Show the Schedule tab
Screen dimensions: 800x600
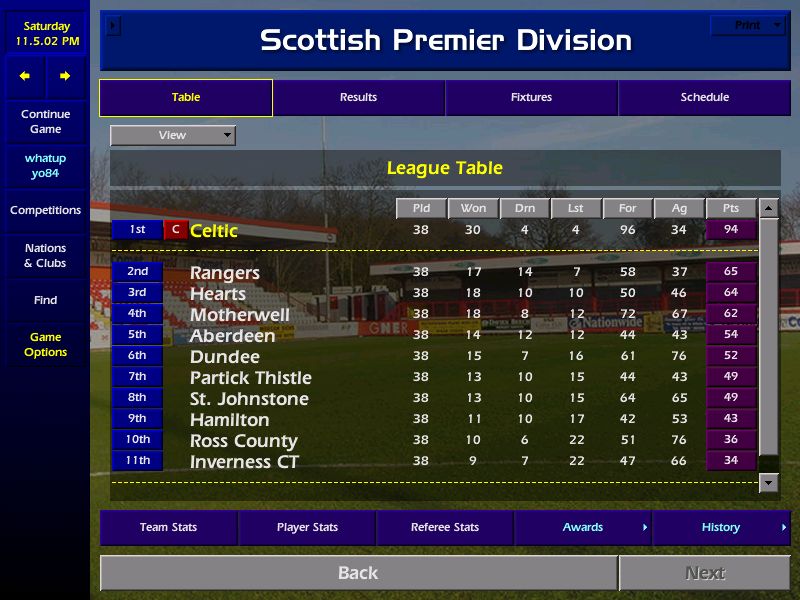pyautogui.click(x=704, y=98)
